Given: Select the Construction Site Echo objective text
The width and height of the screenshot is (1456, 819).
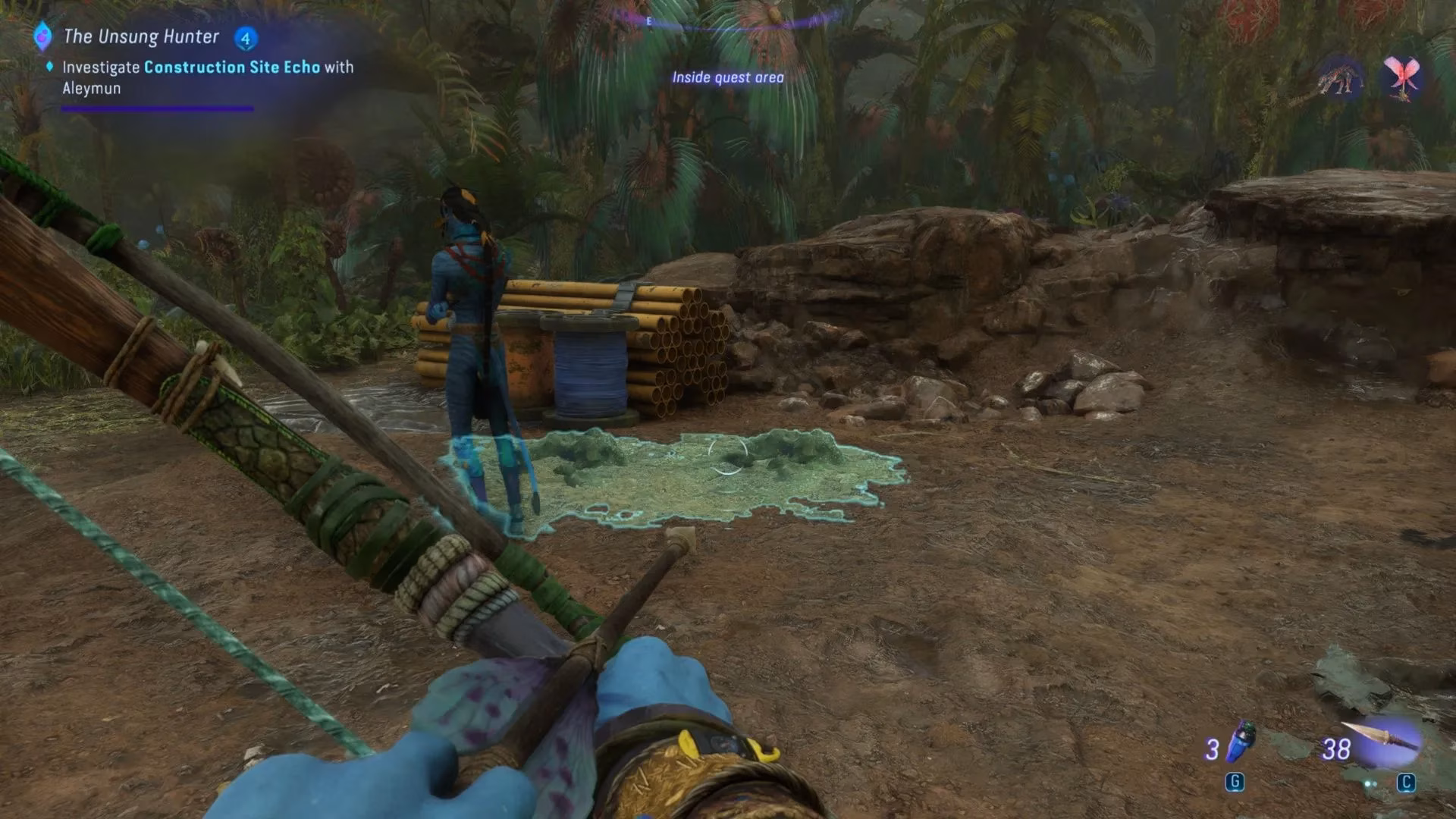Looking at the screenshot, I should [231, 67].
